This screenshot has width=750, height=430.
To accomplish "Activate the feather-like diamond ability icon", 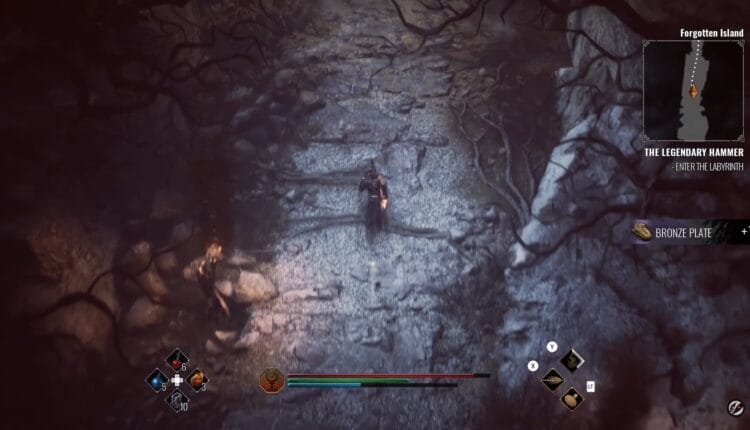I will [x=552, y=379].
